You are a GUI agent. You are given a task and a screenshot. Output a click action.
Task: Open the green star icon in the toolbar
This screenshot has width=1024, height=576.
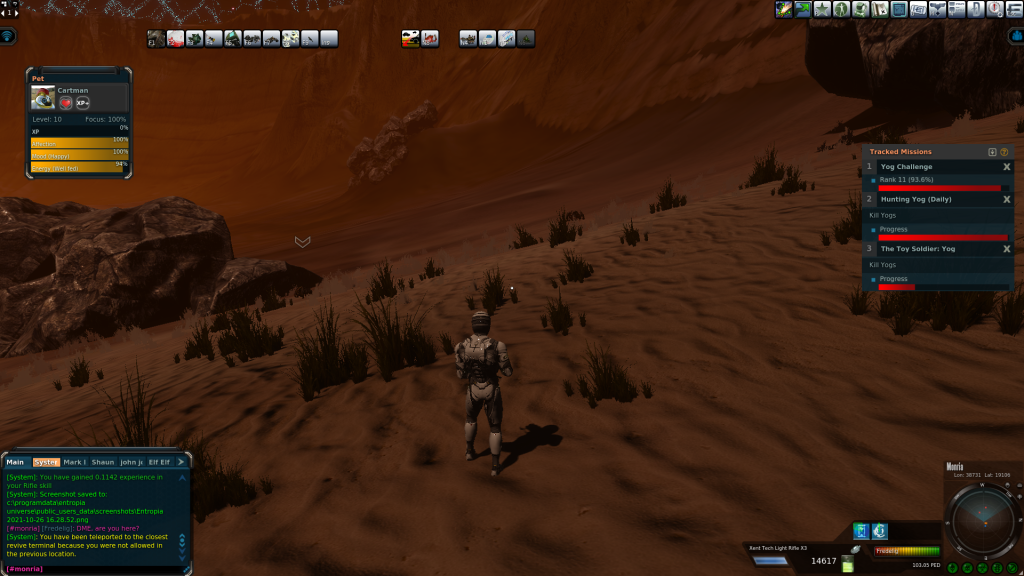pos(821,9)
